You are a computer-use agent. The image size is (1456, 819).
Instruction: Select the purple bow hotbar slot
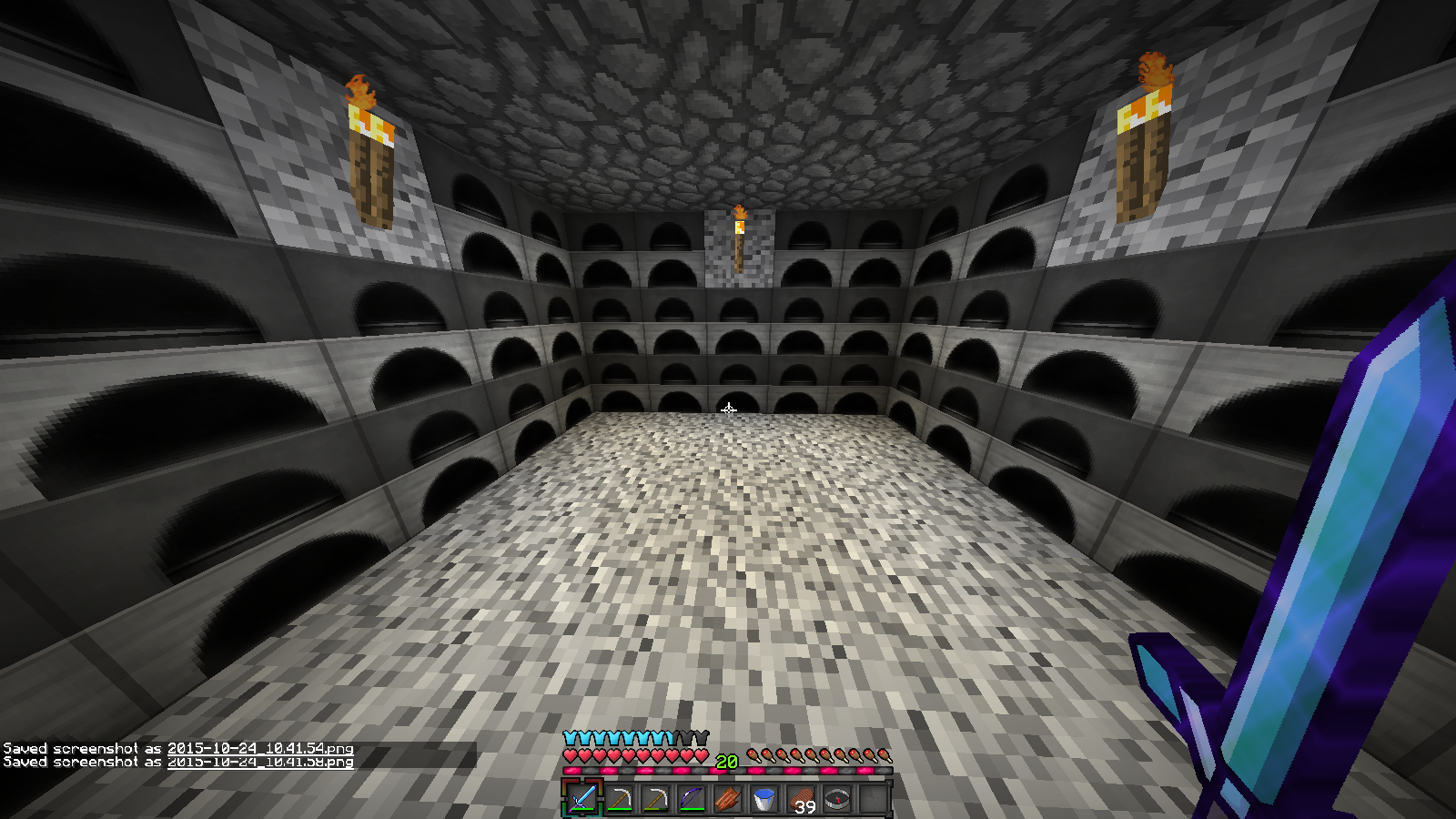[x=692, y=799]
